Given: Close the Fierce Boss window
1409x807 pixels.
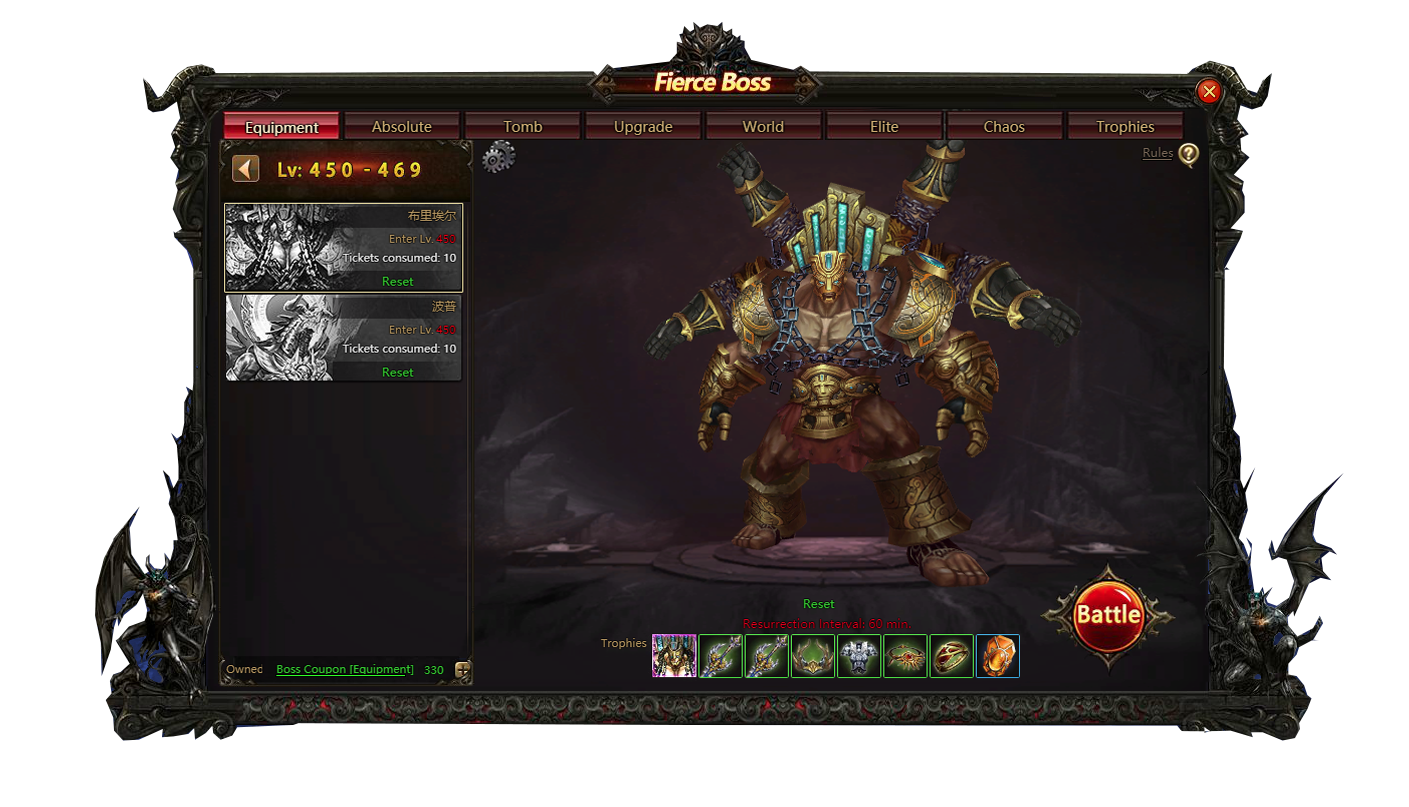Looking at the screenshot, I should [x=1209, y=92].
